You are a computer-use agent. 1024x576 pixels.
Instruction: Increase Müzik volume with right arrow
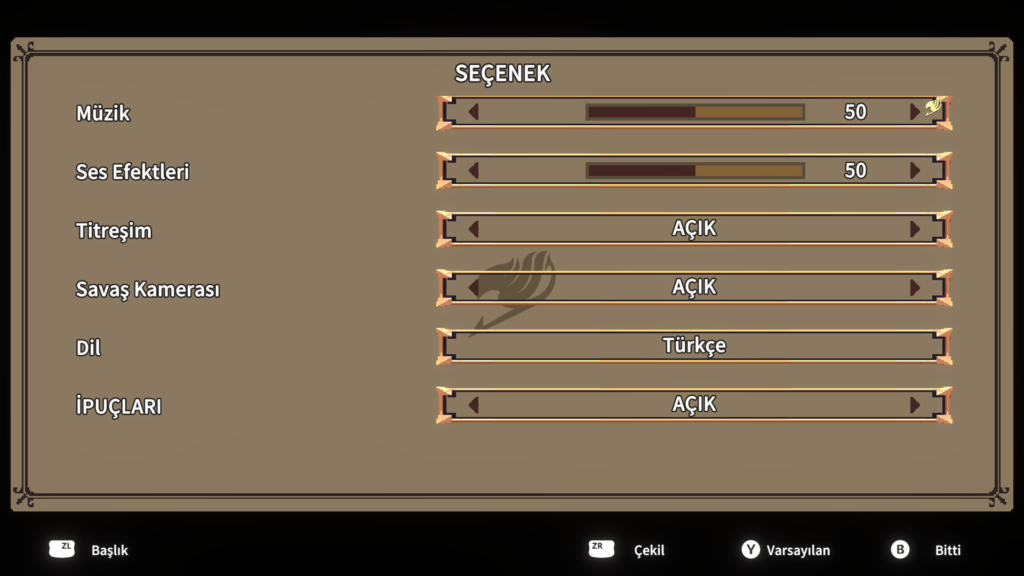(x=914, y=112)
